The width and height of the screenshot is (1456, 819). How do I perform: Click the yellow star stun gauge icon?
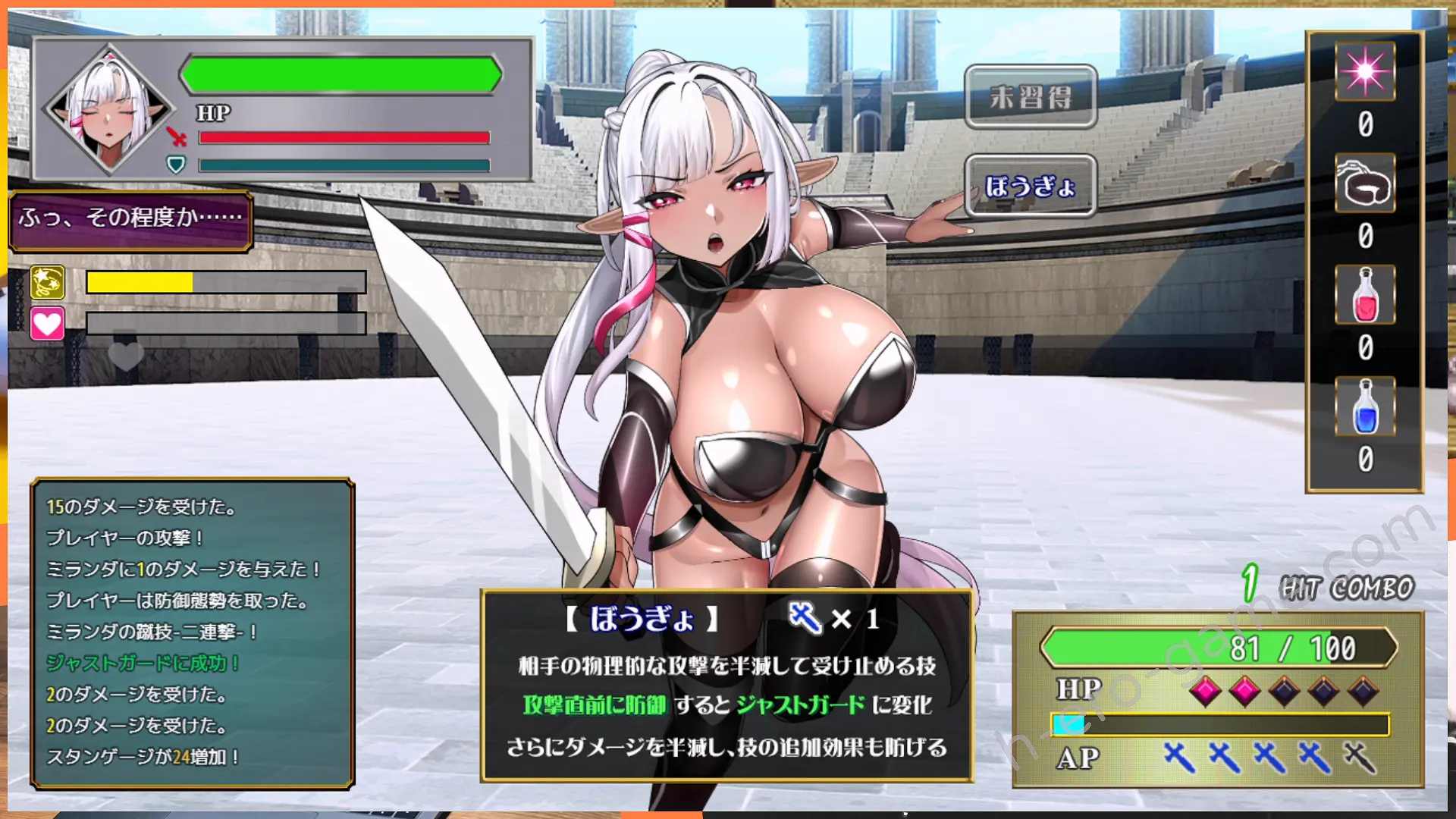coord(47,284)
